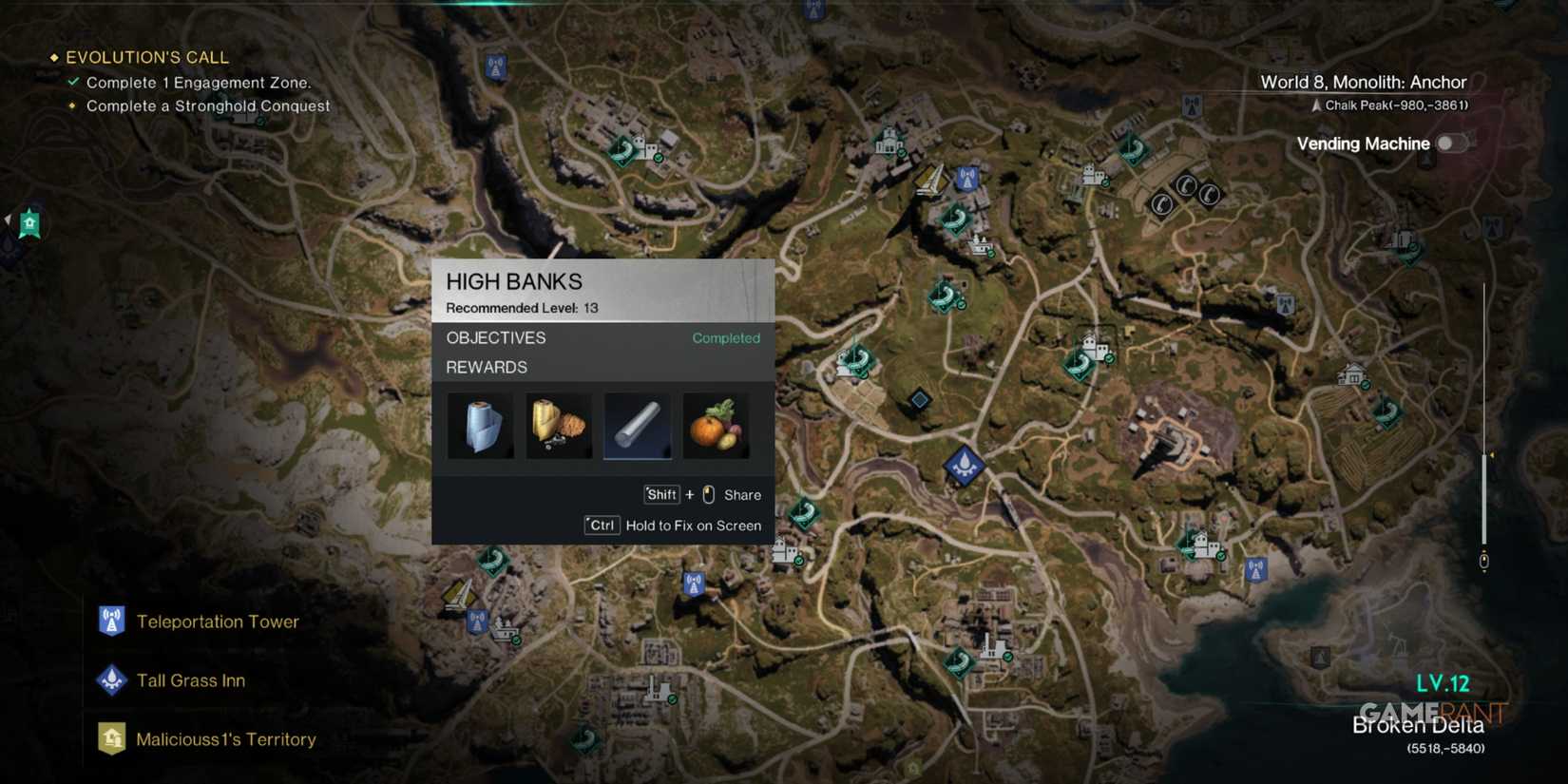1568x784 pixels.
Task: Click the Tall Grass Inn legend icon
Action: pos(111,679)
